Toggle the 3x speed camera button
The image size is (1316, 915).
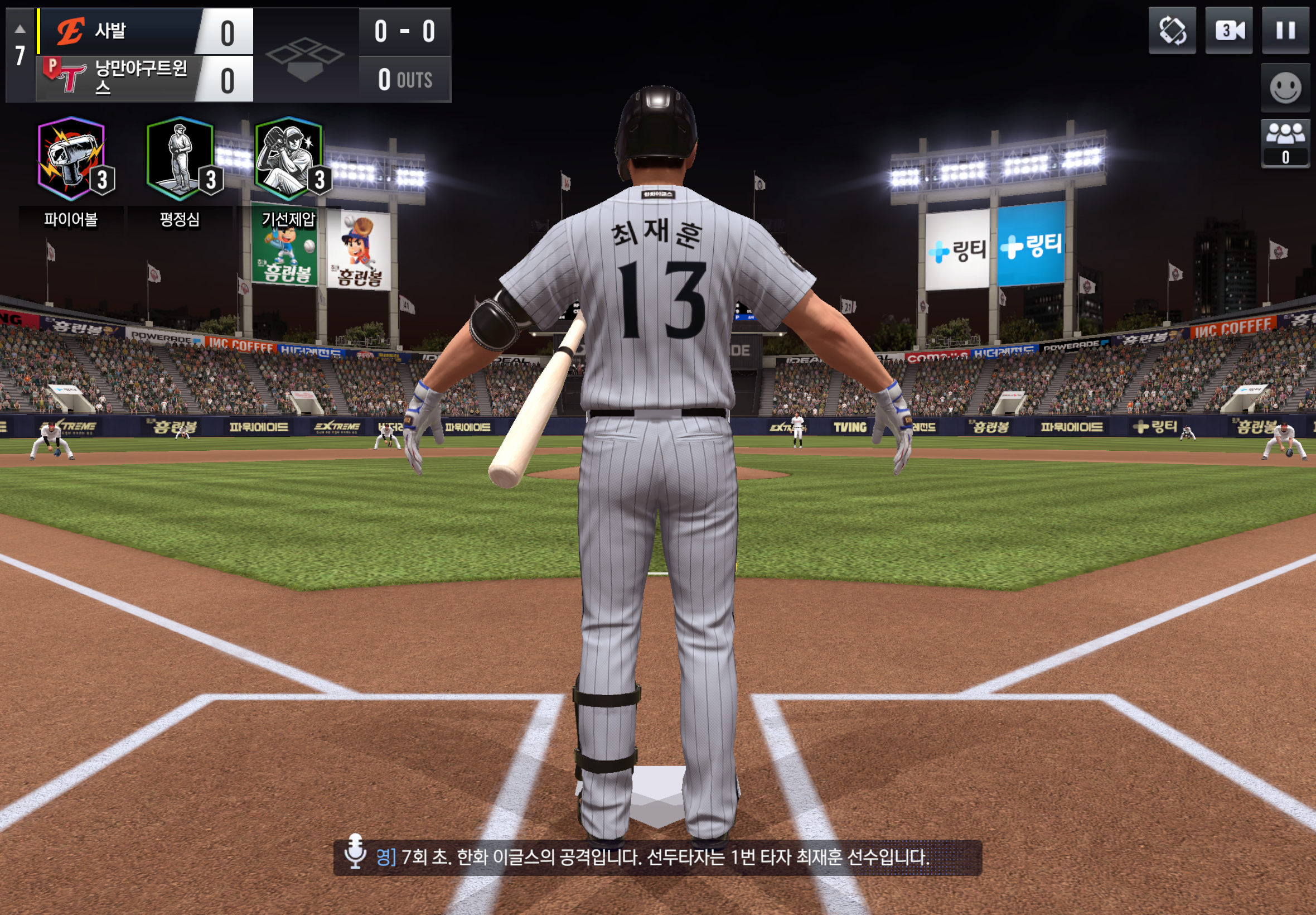(1228, 30)
